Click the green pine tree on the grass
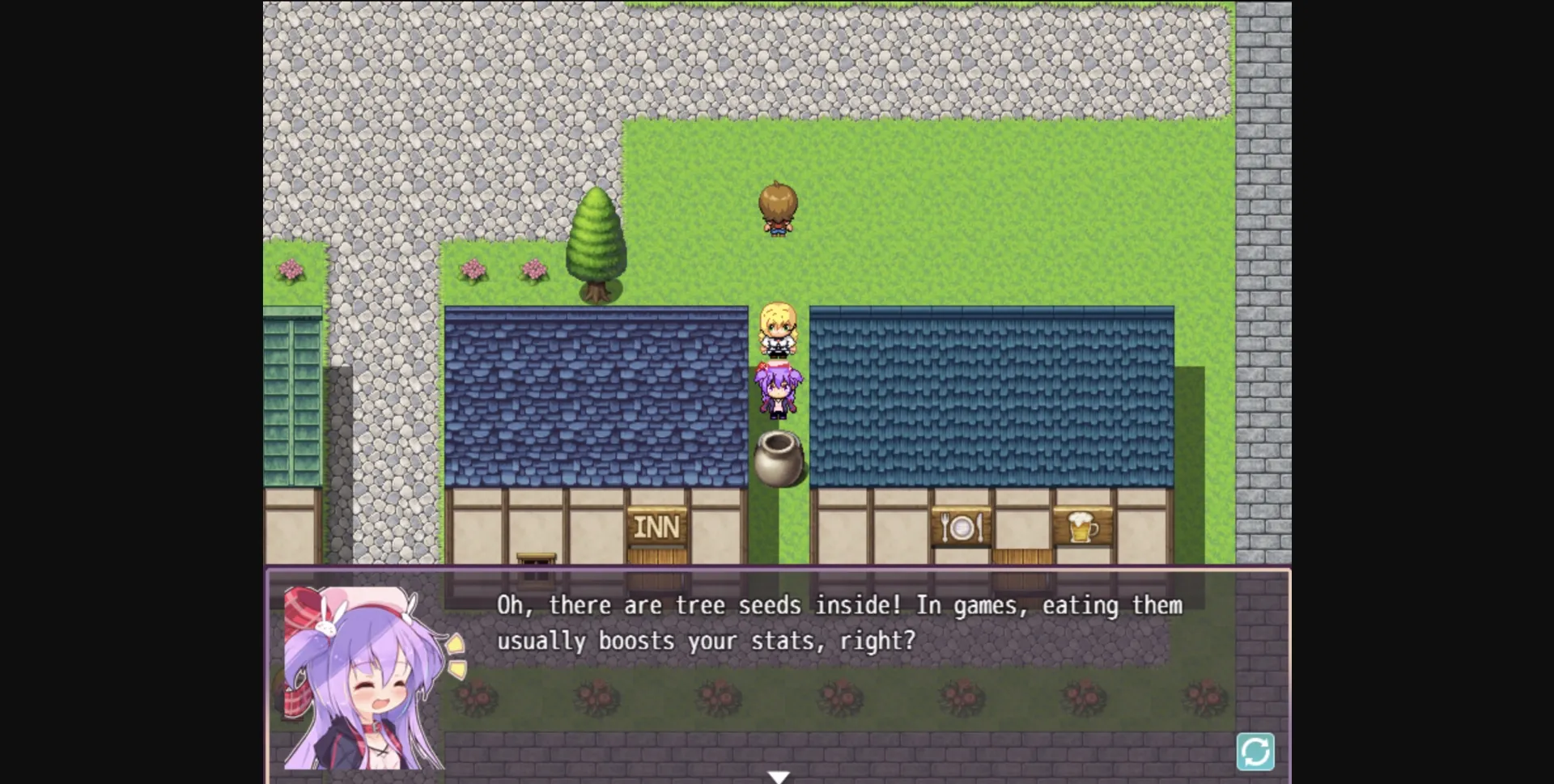Image resolution: width=1554 pixels, height=784 pixels. (x=597, y=243)
